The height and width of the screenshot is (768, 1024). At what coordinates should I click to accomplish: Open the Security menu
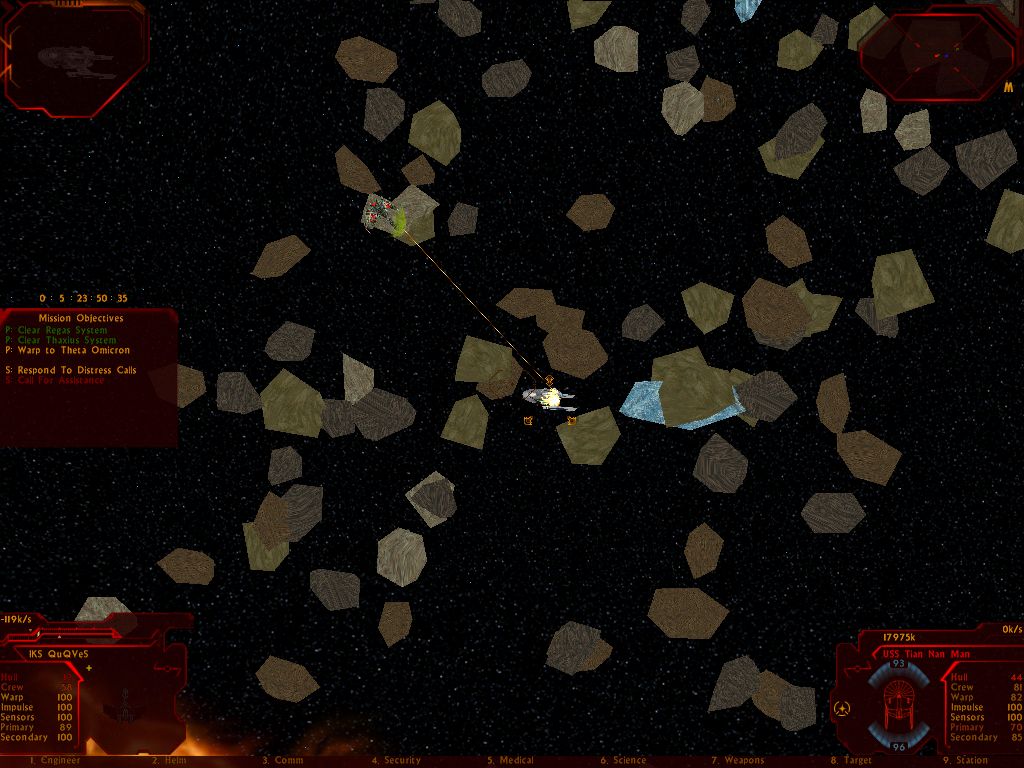click(x=396, y=761)
